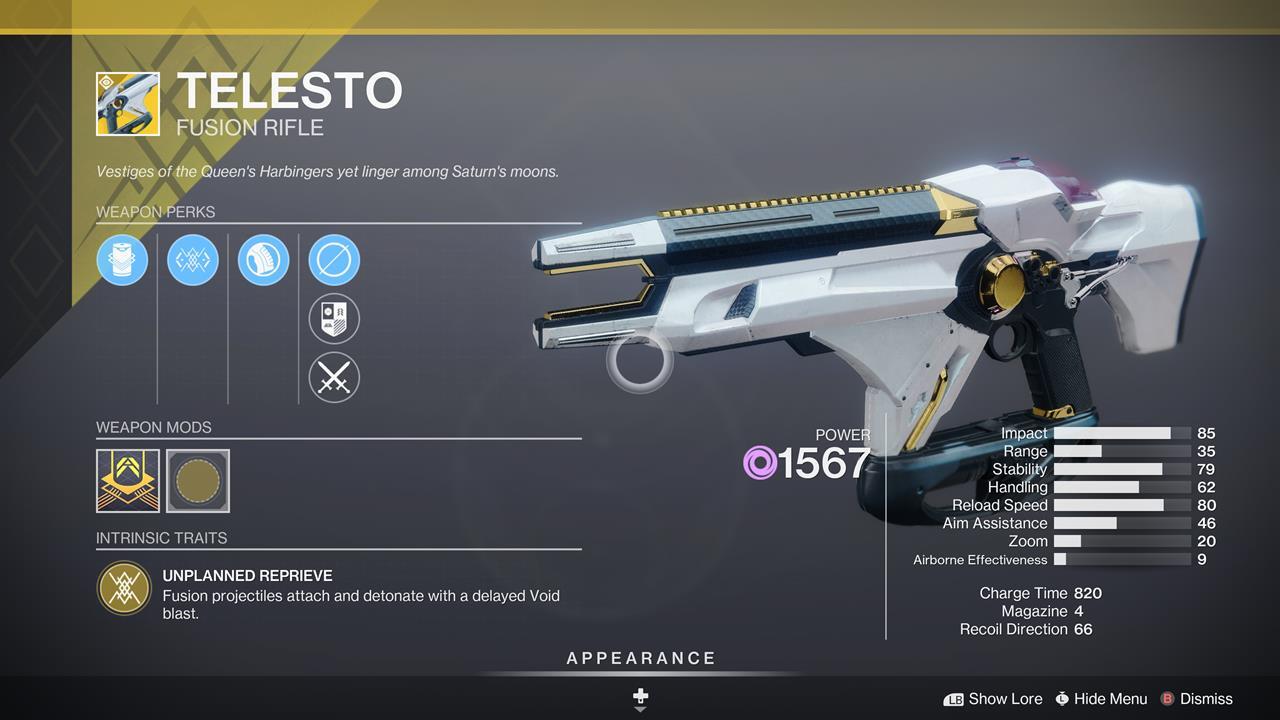This screenshot has width=1280, height=720.
Task: Select the tracker disabled circle-slash option
Action: 334,260
